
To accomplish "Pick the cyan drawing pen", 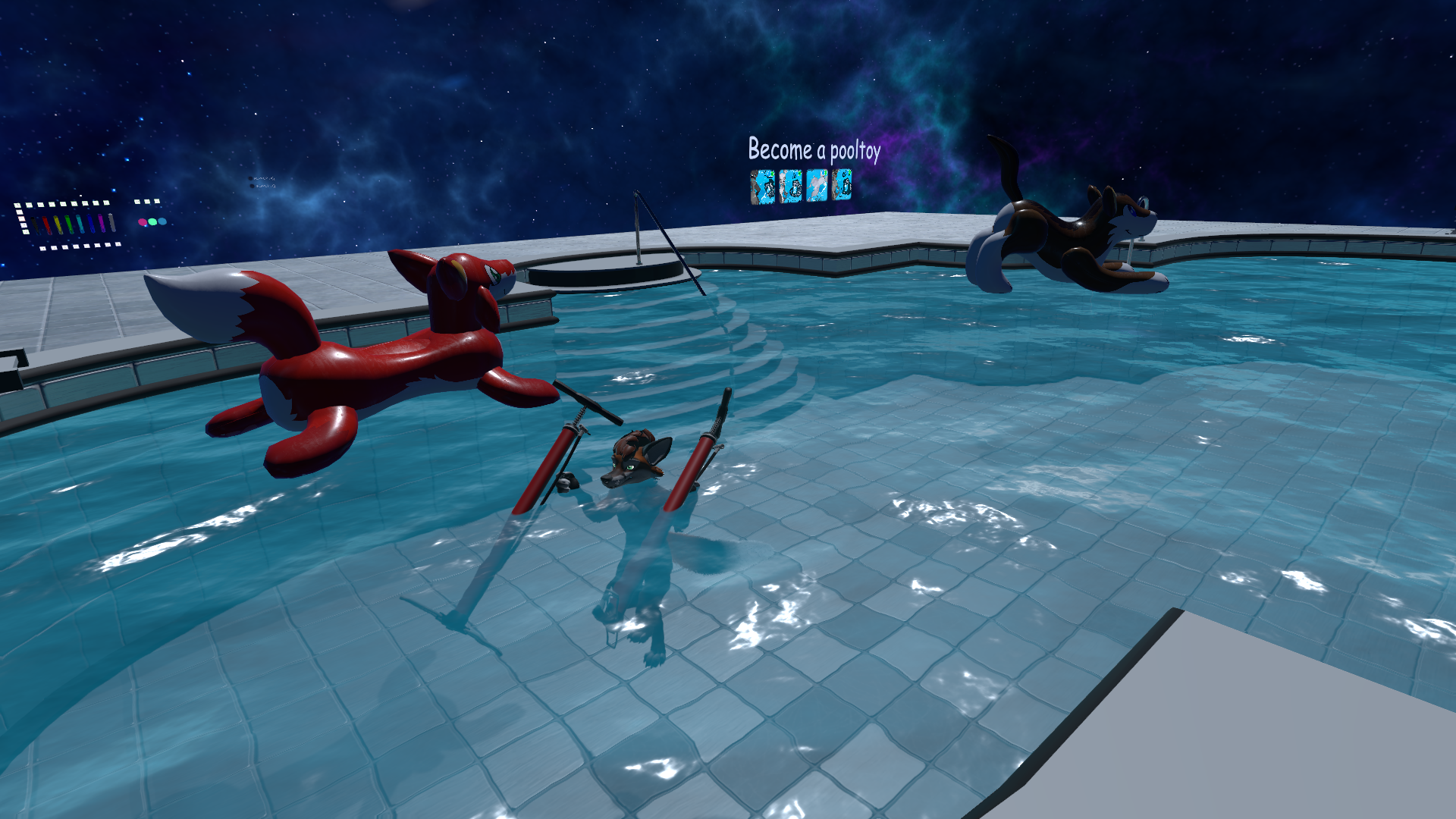I will coord(80,224).
